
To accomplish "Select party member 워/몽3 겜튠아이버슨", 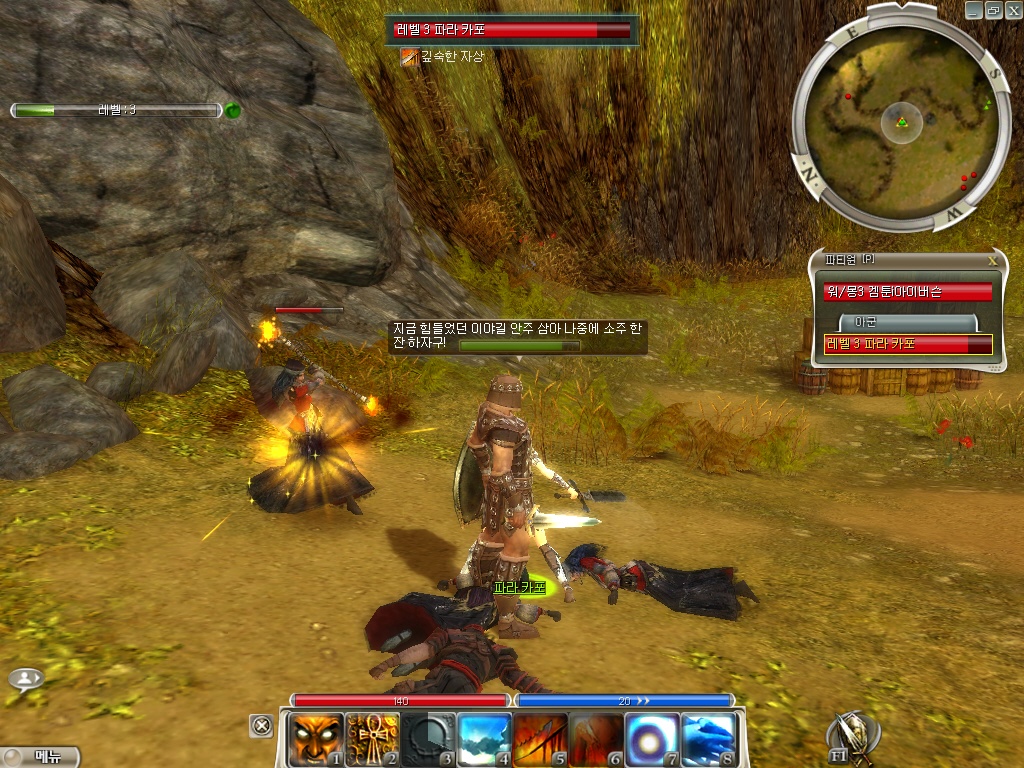I will pos(907,292).
